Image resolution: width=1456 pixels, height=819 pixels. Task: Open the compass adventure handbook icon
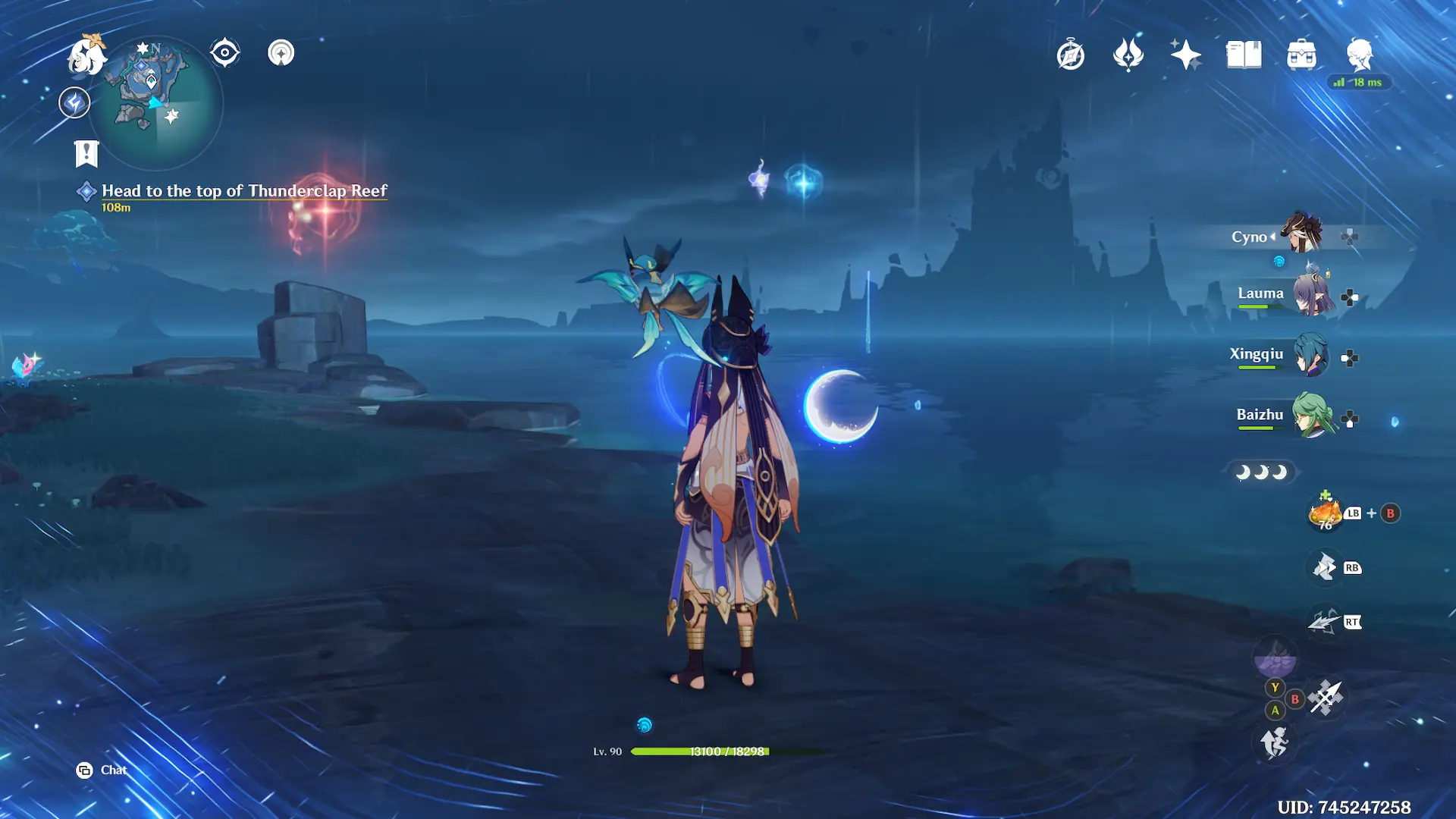click(1070, 55)
